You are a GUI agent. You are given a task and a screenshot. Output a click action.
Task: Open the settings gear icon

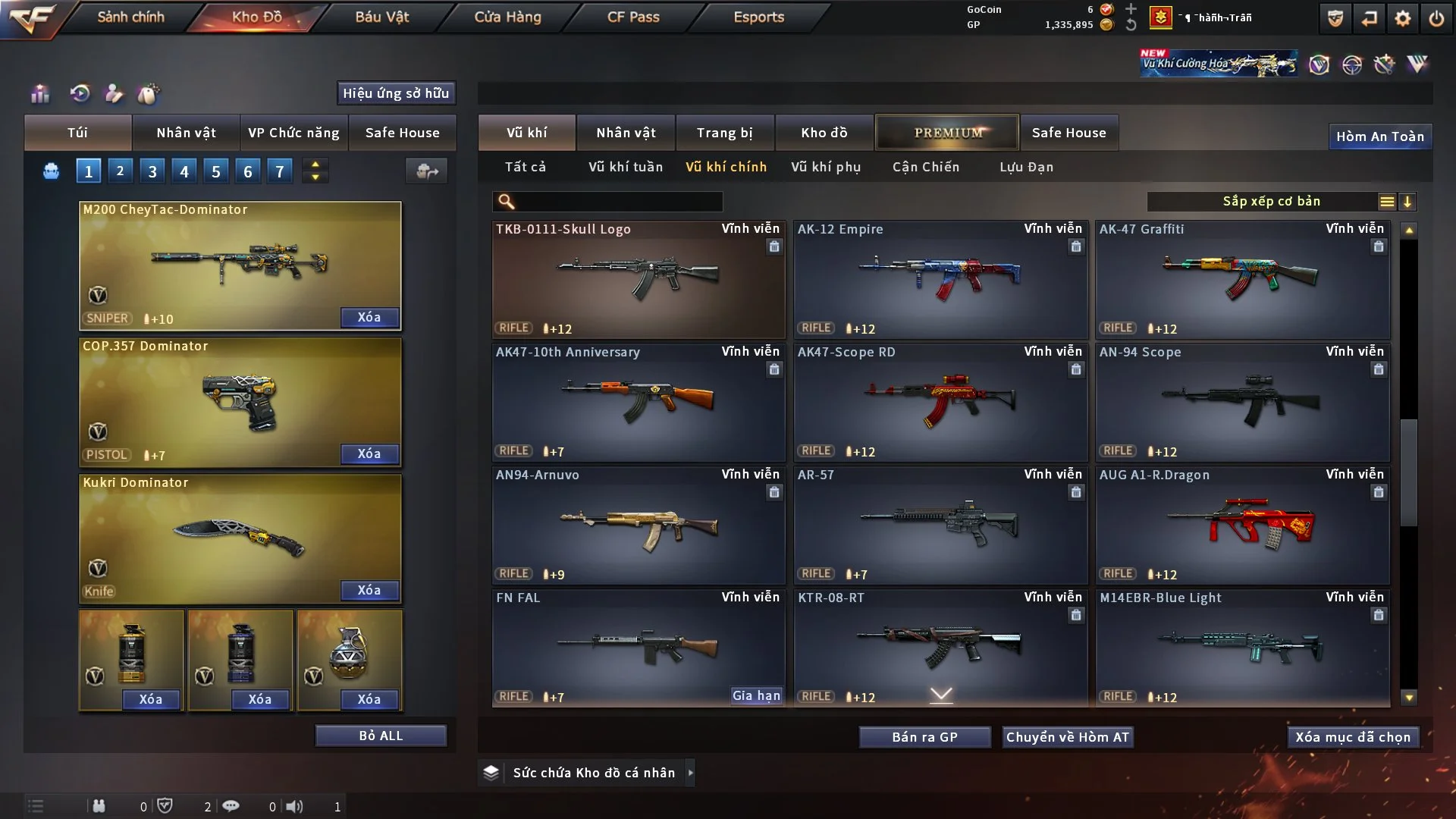(x=1403, y=18)
